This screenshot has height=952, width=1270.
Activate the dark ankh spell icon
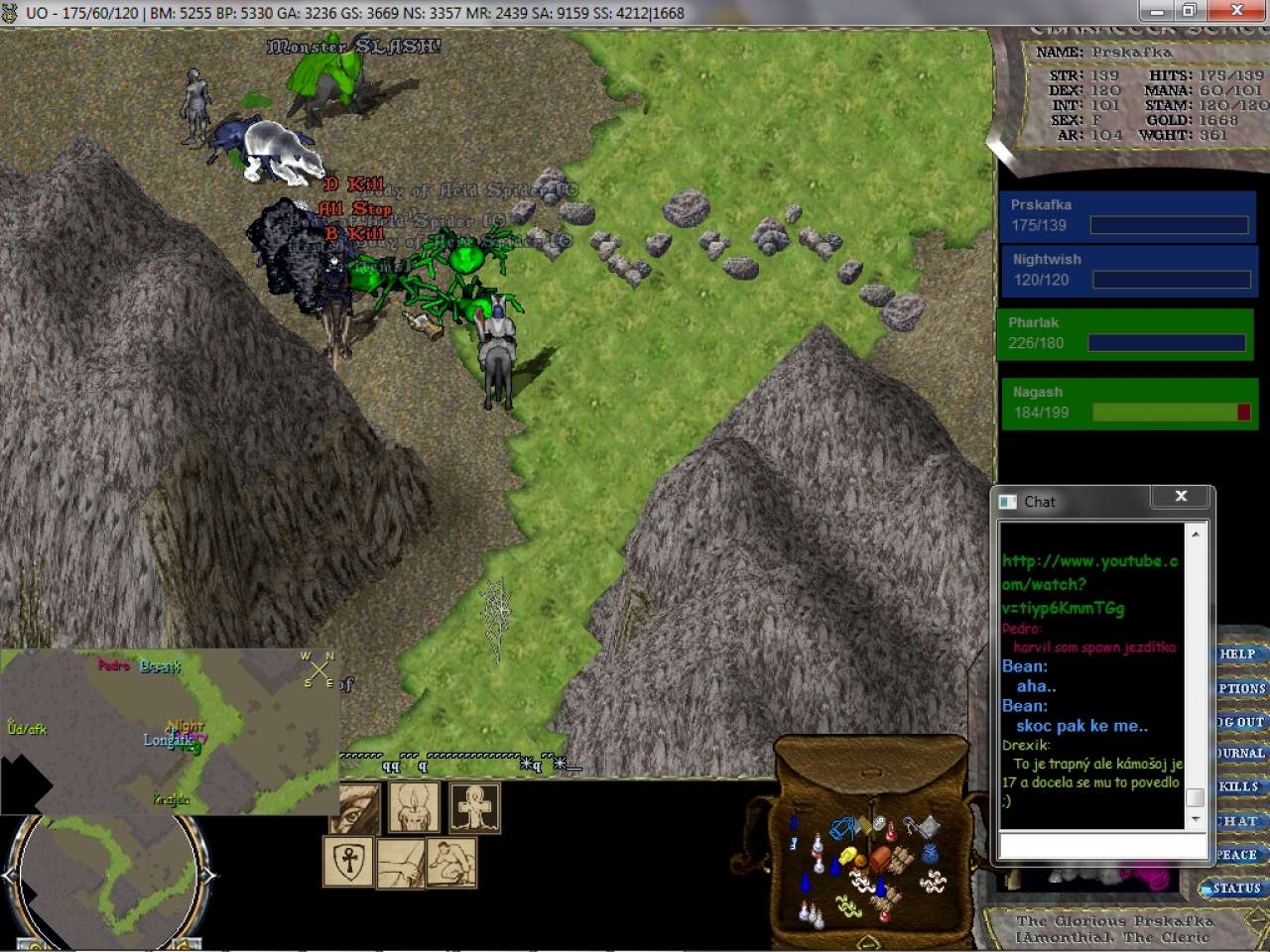tap(475, 807)
